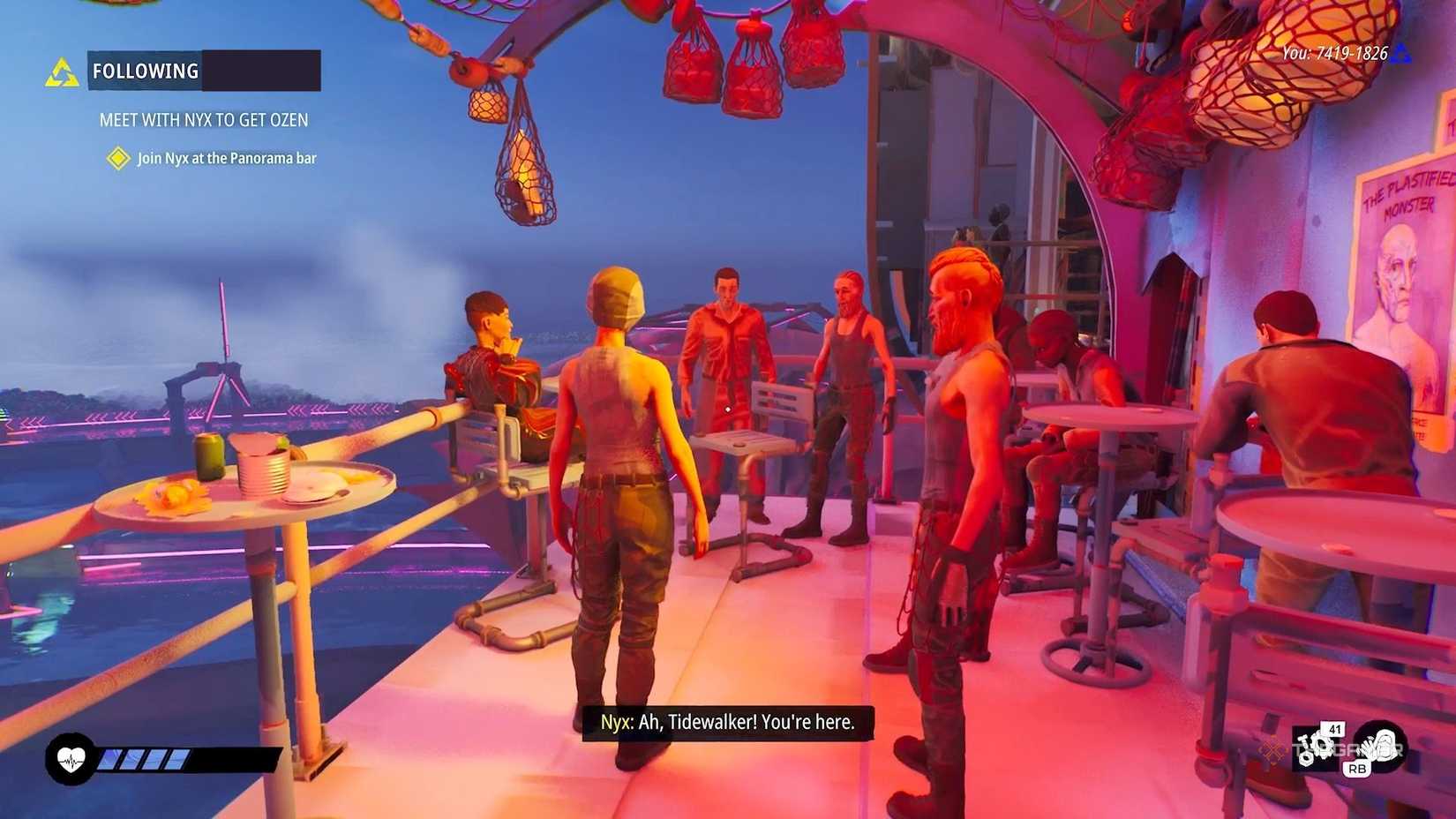Expand the quest title next to FOLLOWING
1456x819 pixels.
coord(260,71)
